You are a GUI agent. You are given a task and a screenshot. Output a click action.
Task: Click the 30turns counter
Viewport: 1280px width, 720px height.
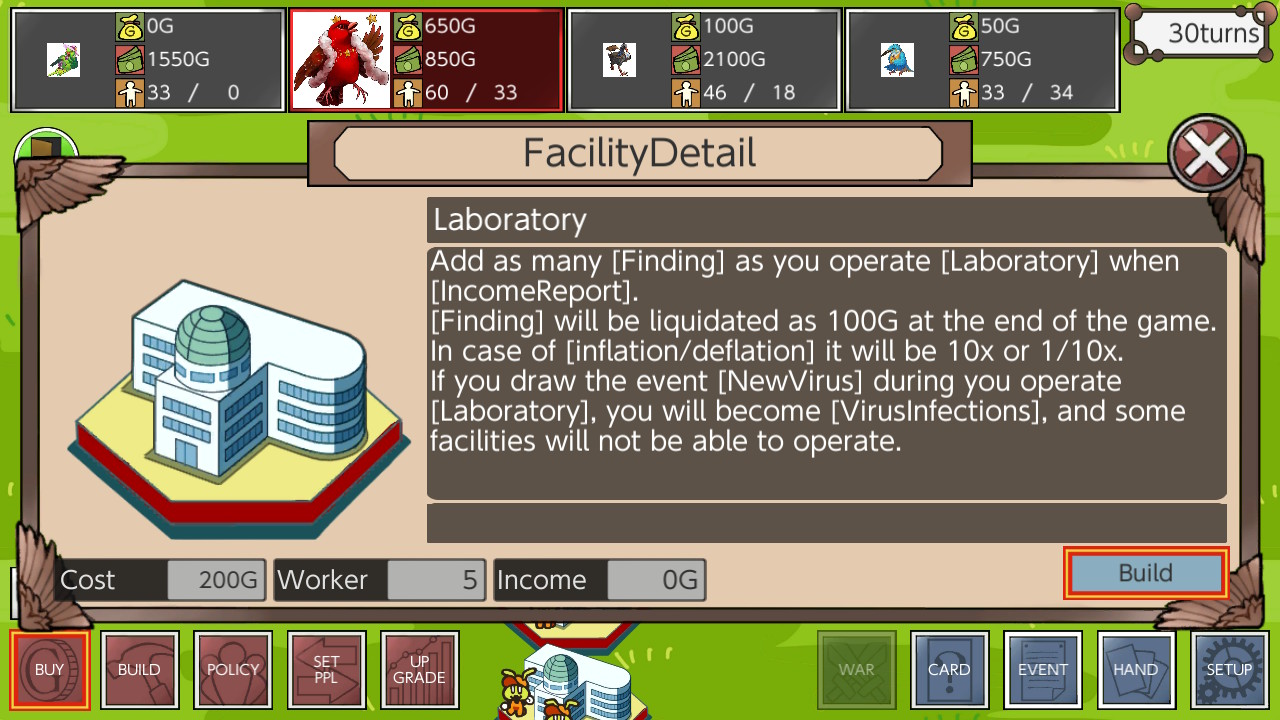tap(1199, 33)
